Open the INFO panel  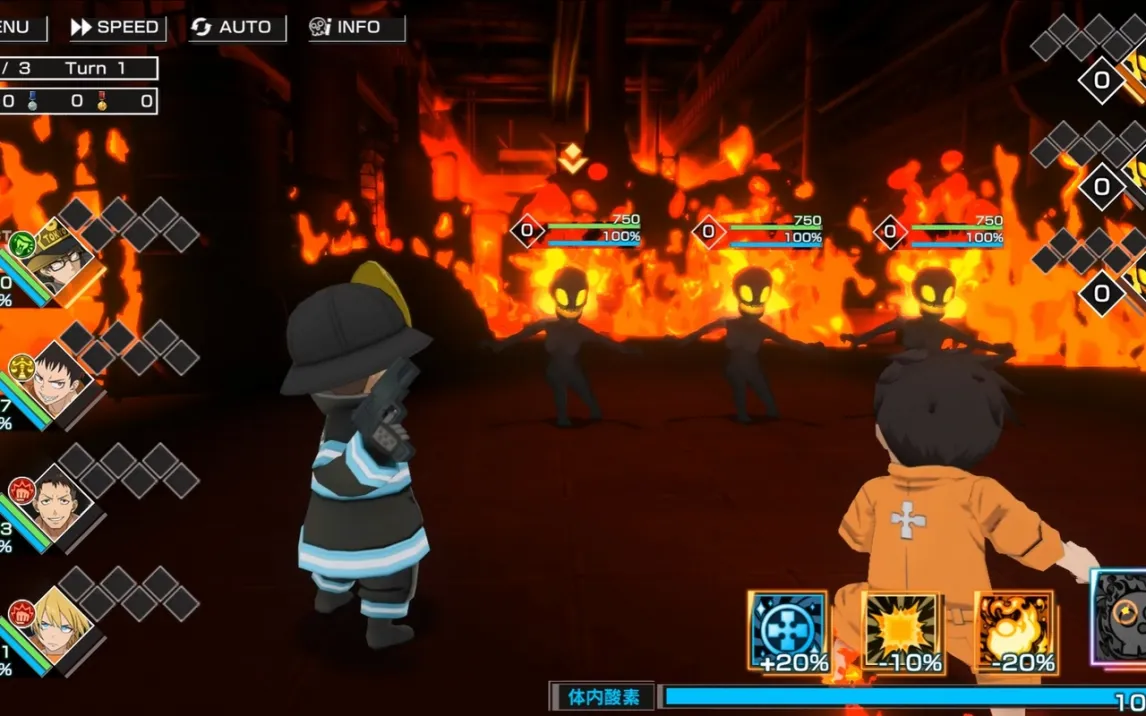click(x=357, y=27)
